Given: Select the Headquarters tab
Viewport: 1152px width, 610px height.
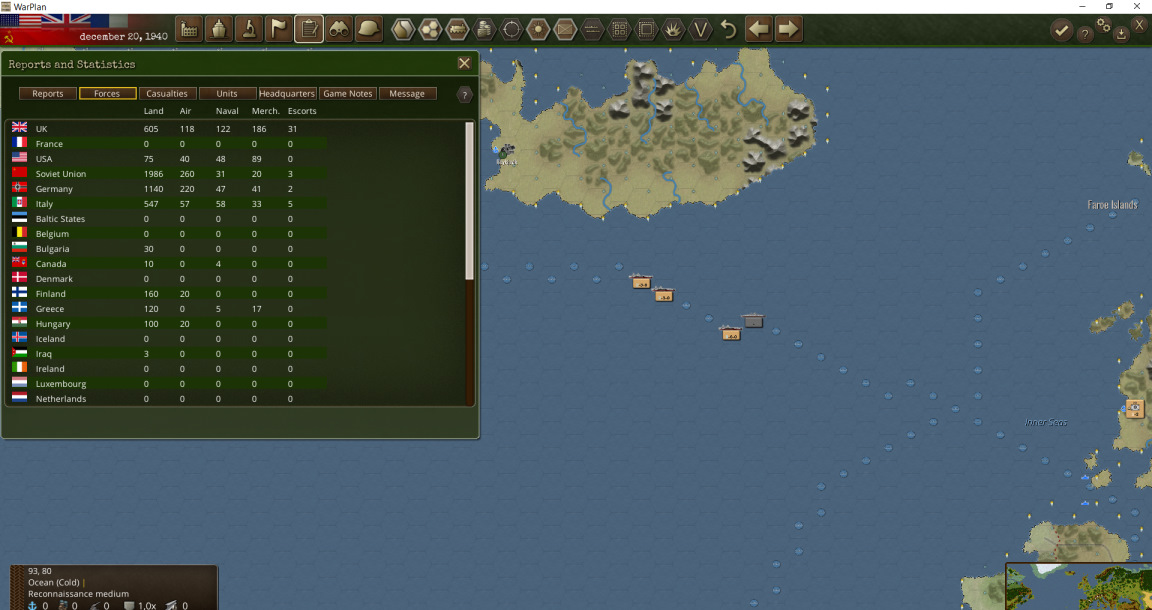Looking at the screenshot, I should (287, 94).
